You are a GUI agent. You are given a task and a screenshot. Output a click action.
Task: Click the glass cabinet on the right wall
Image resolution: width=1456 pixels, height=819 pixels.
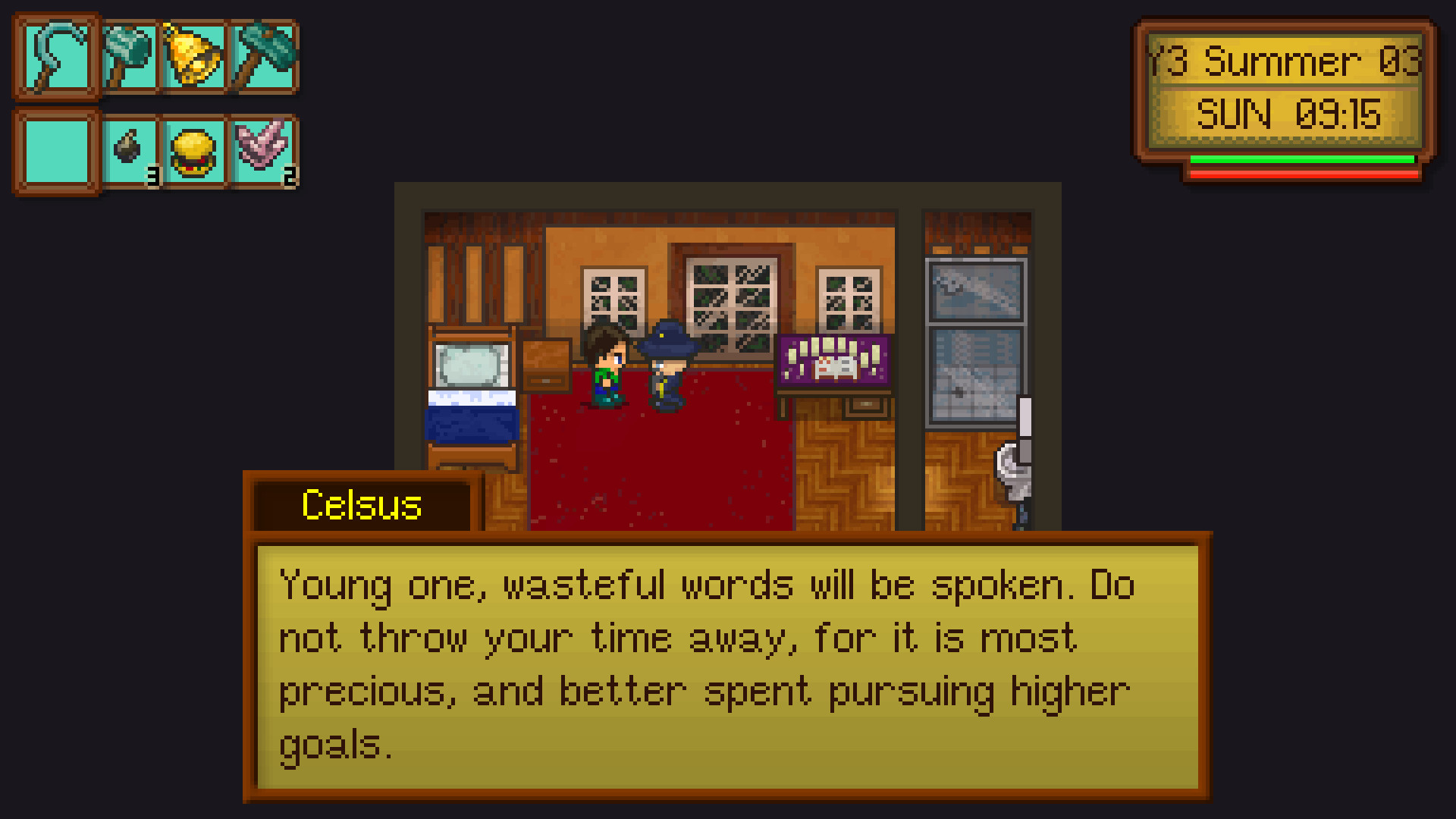(x=976, y=341)
